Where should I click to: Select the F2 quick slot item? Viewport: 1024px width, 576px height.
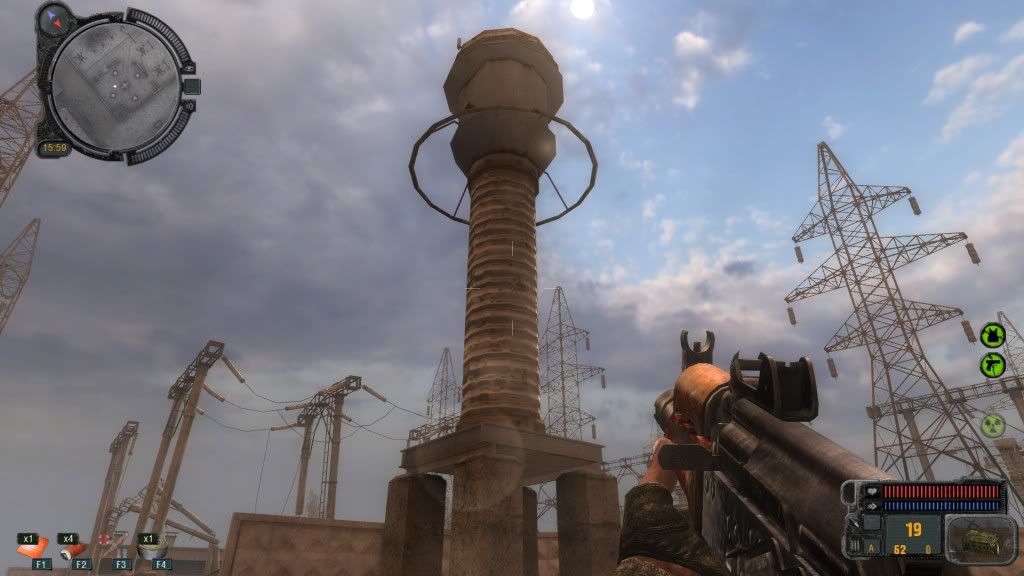click(x=72, y=548)
